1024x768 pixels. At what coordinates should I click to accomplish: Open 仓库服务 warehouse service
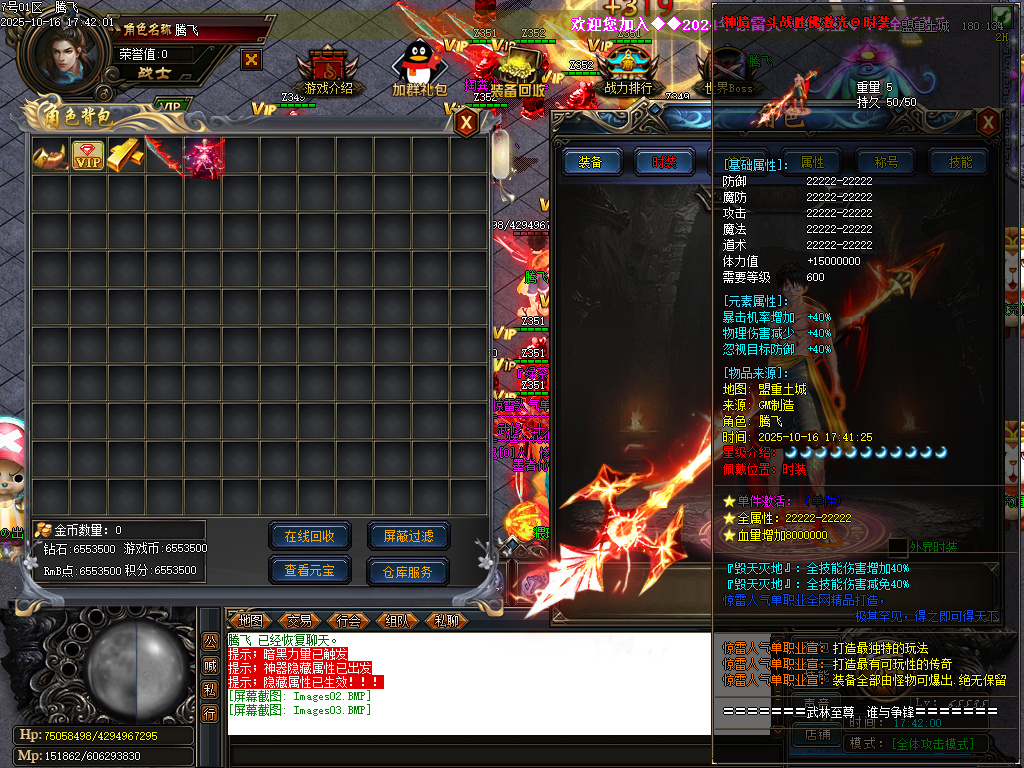coord(408,571)
